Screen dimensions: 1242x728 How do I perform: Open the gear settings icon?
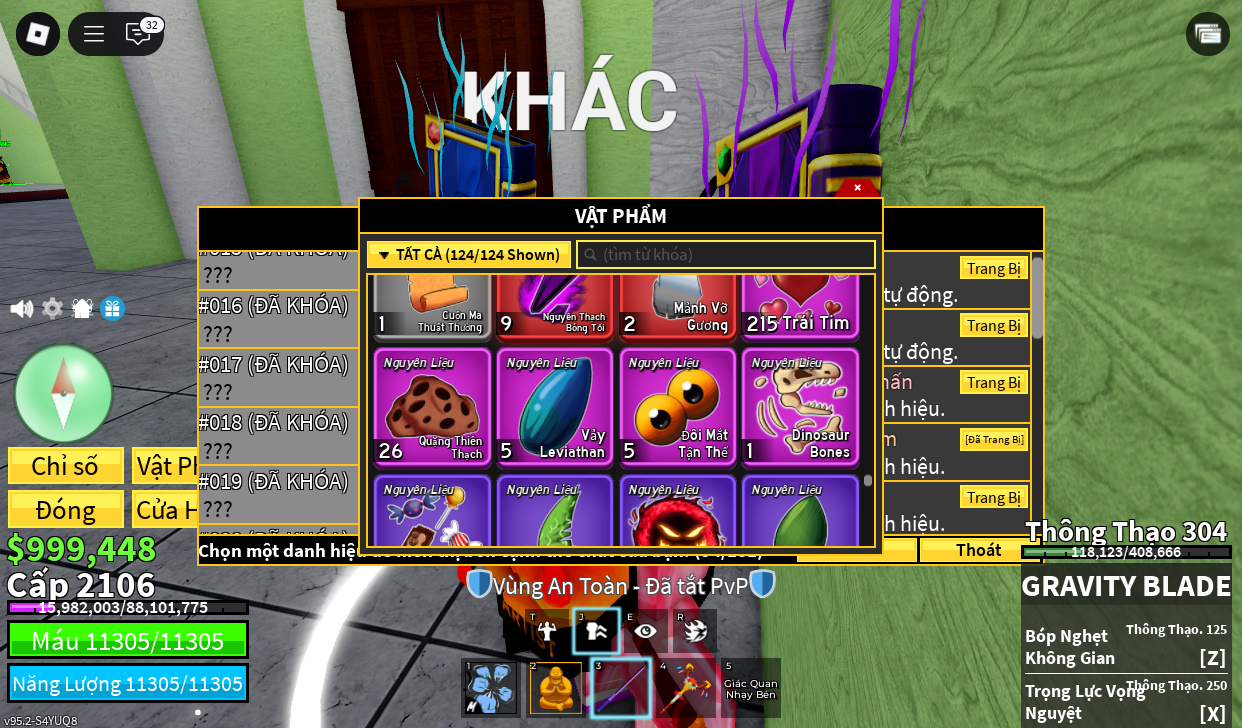[x=52, y=308]
